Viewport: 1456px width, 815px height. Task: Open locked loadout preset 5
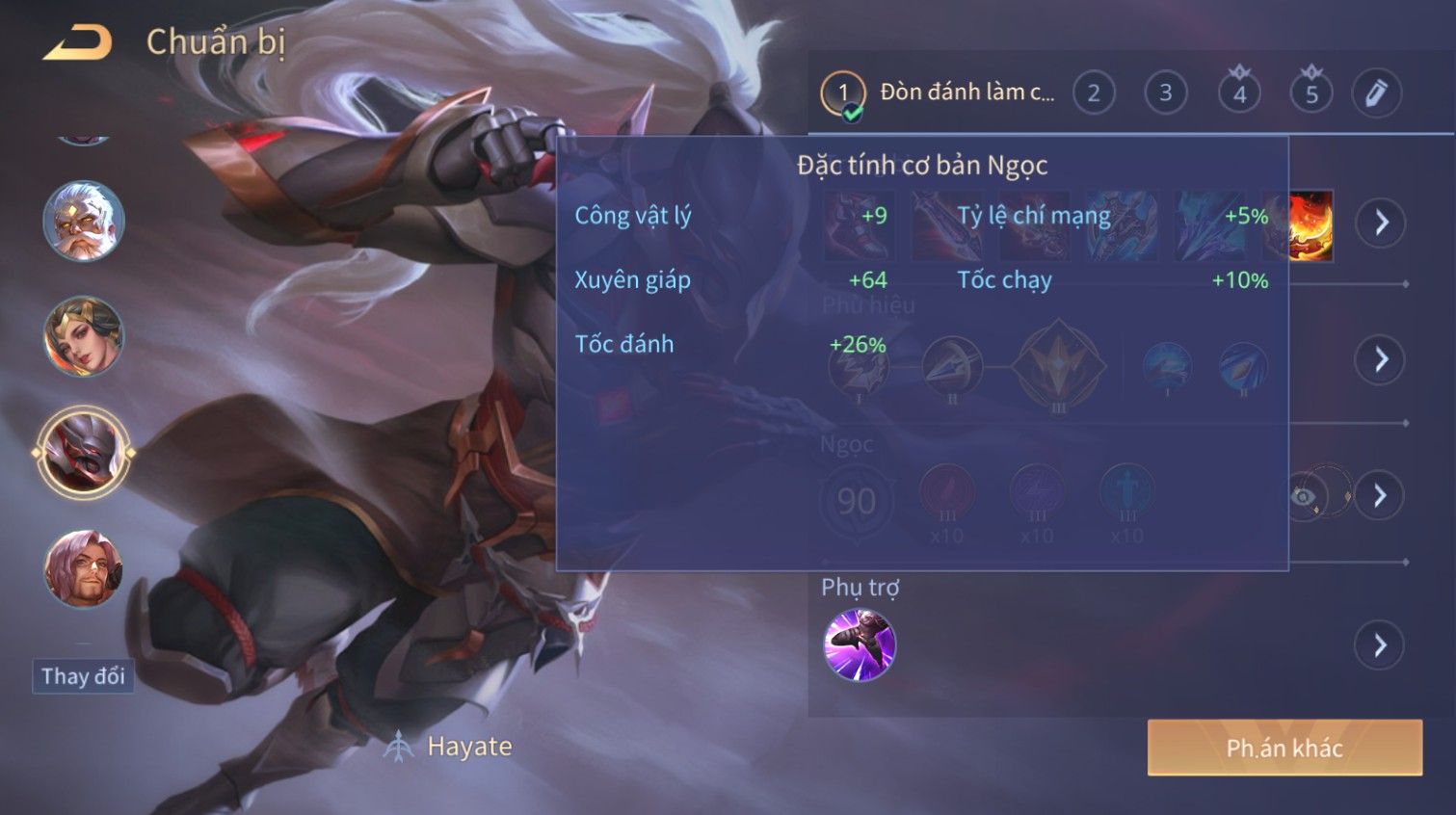click(x=1311, y=93)
